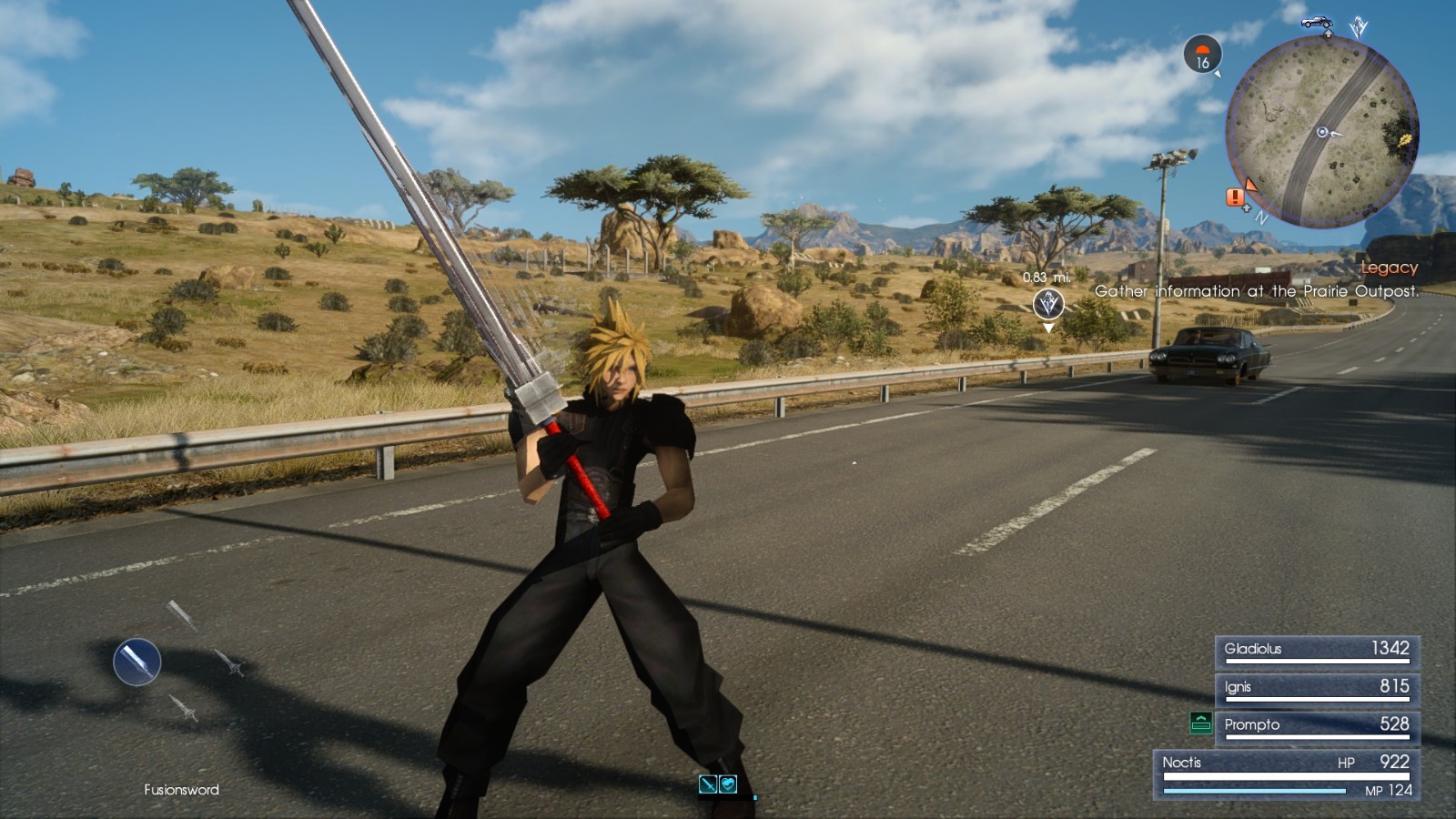Click the heart status icon at bottom center
The image size is (1456, 819).
(728, 784)
